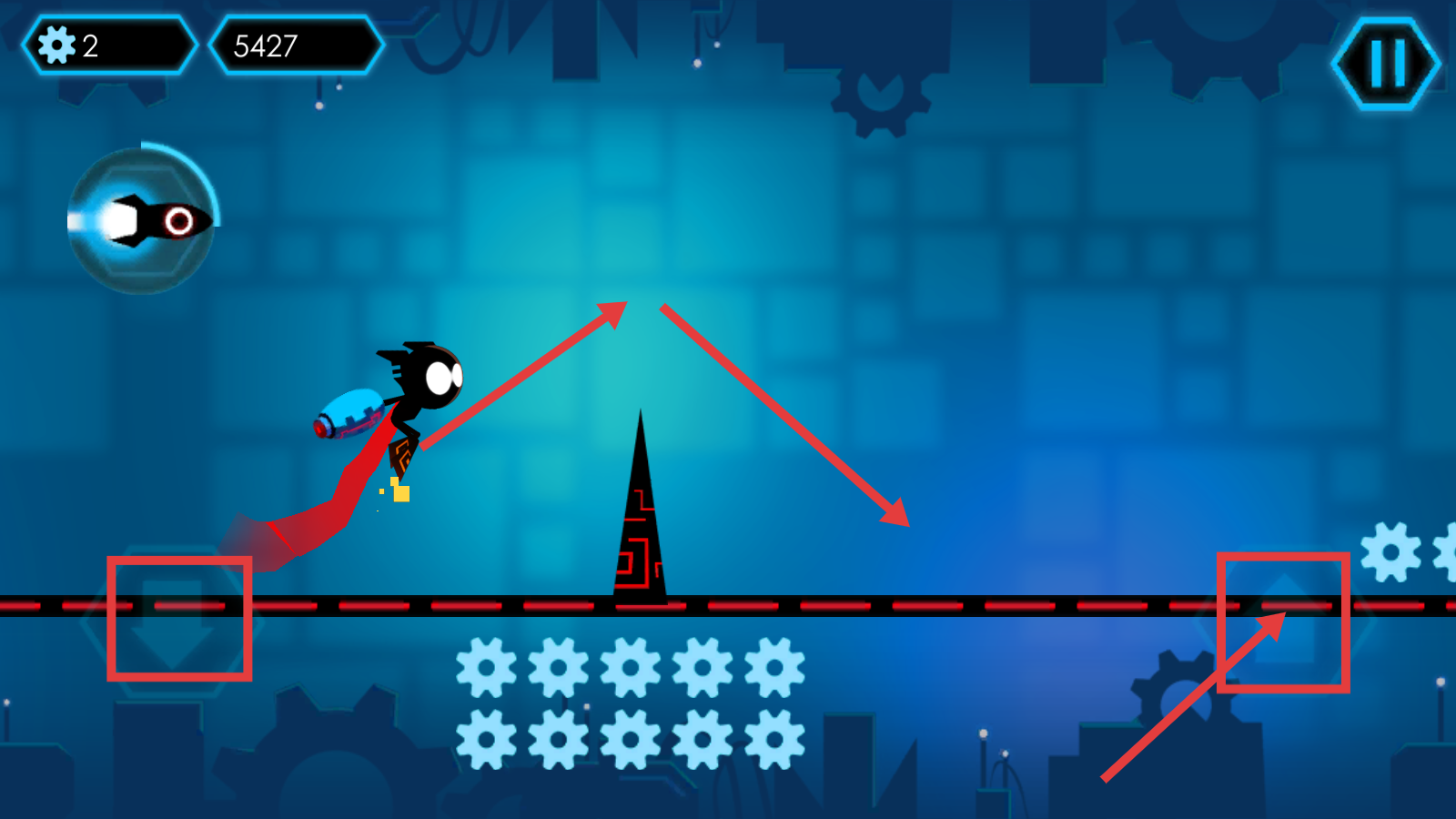Viewport: 1456px width, 819px height.
Task: Pause the game with the hexagon button
Action: [x=1386, y=64]
